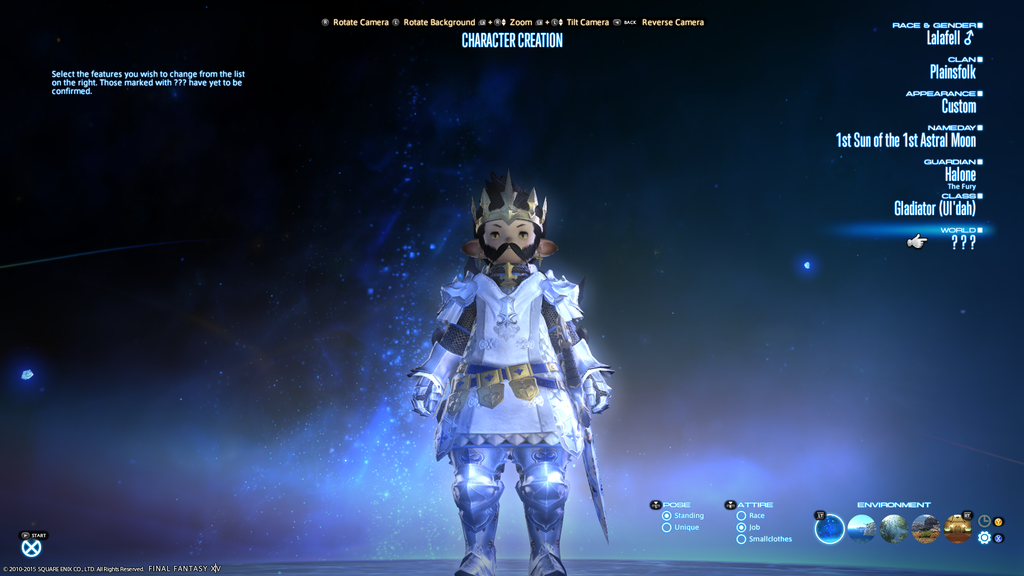This screenshot has height=576, width=1024.
Task: Select the Clan entry showing Plainsfolk
Action: coord(952,72)
